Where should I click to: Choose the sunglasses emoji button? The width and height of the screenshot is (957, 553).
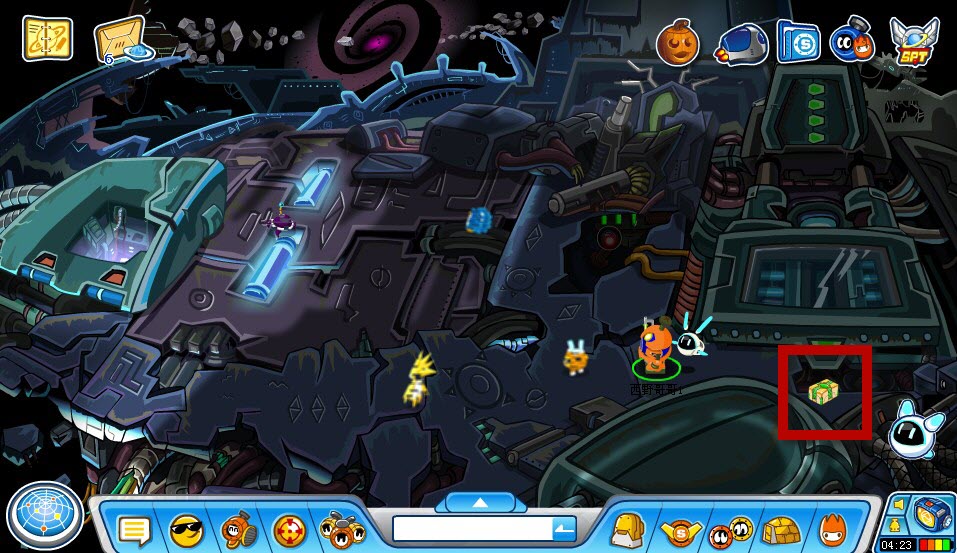pyautogui.click(x=186, y=527)
